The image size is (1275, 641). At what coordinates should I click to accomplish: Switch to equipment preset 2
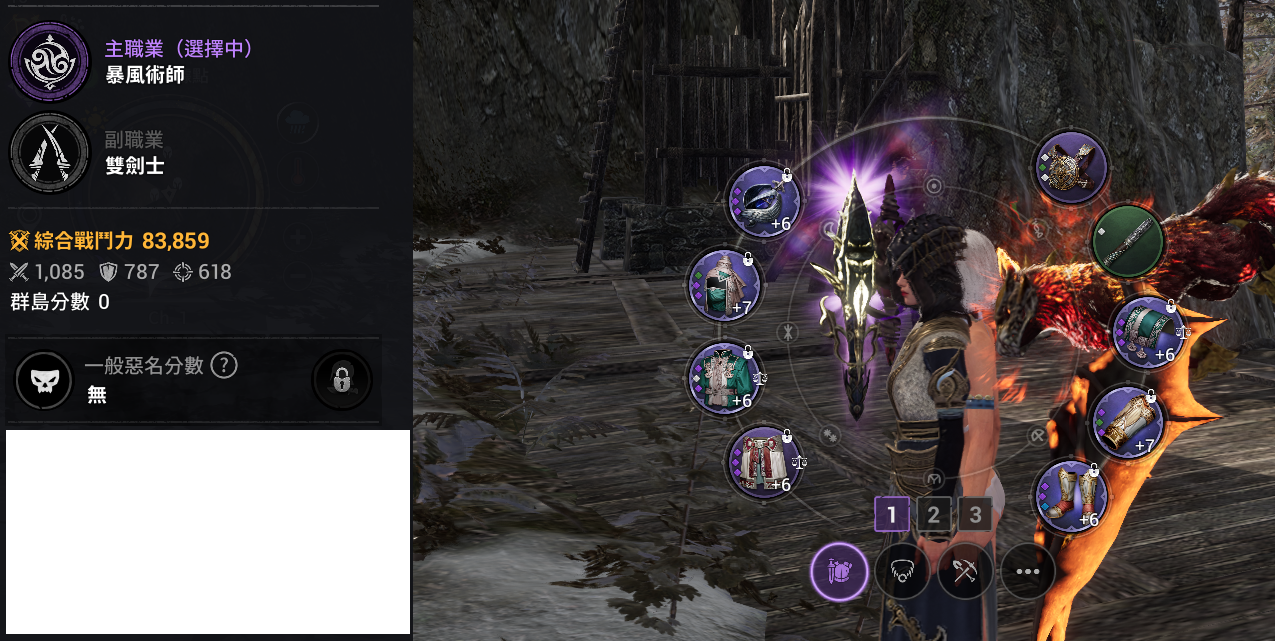[933, 515]
